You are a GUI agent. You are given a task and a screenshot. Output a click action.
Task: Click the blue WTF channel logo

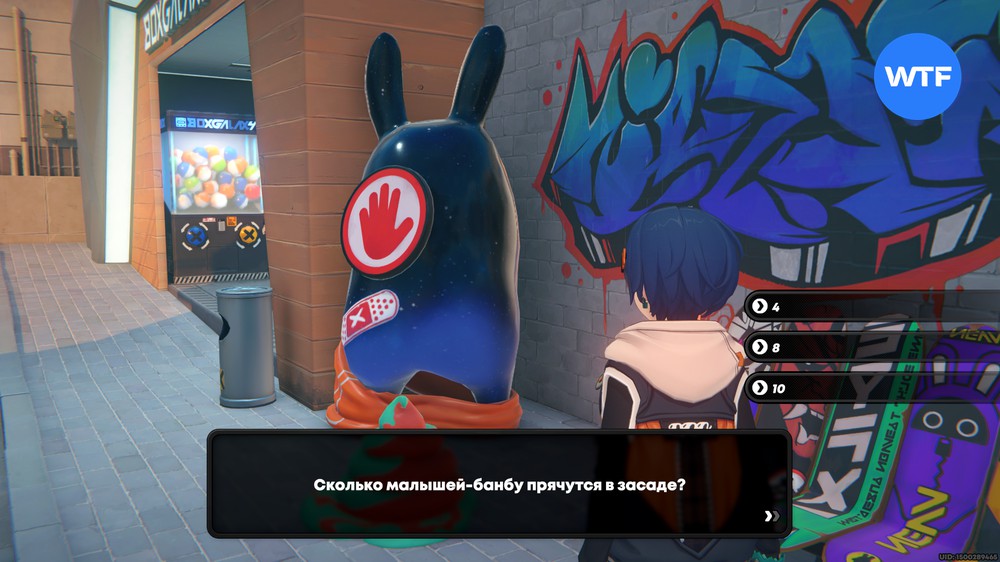(917, 77)
